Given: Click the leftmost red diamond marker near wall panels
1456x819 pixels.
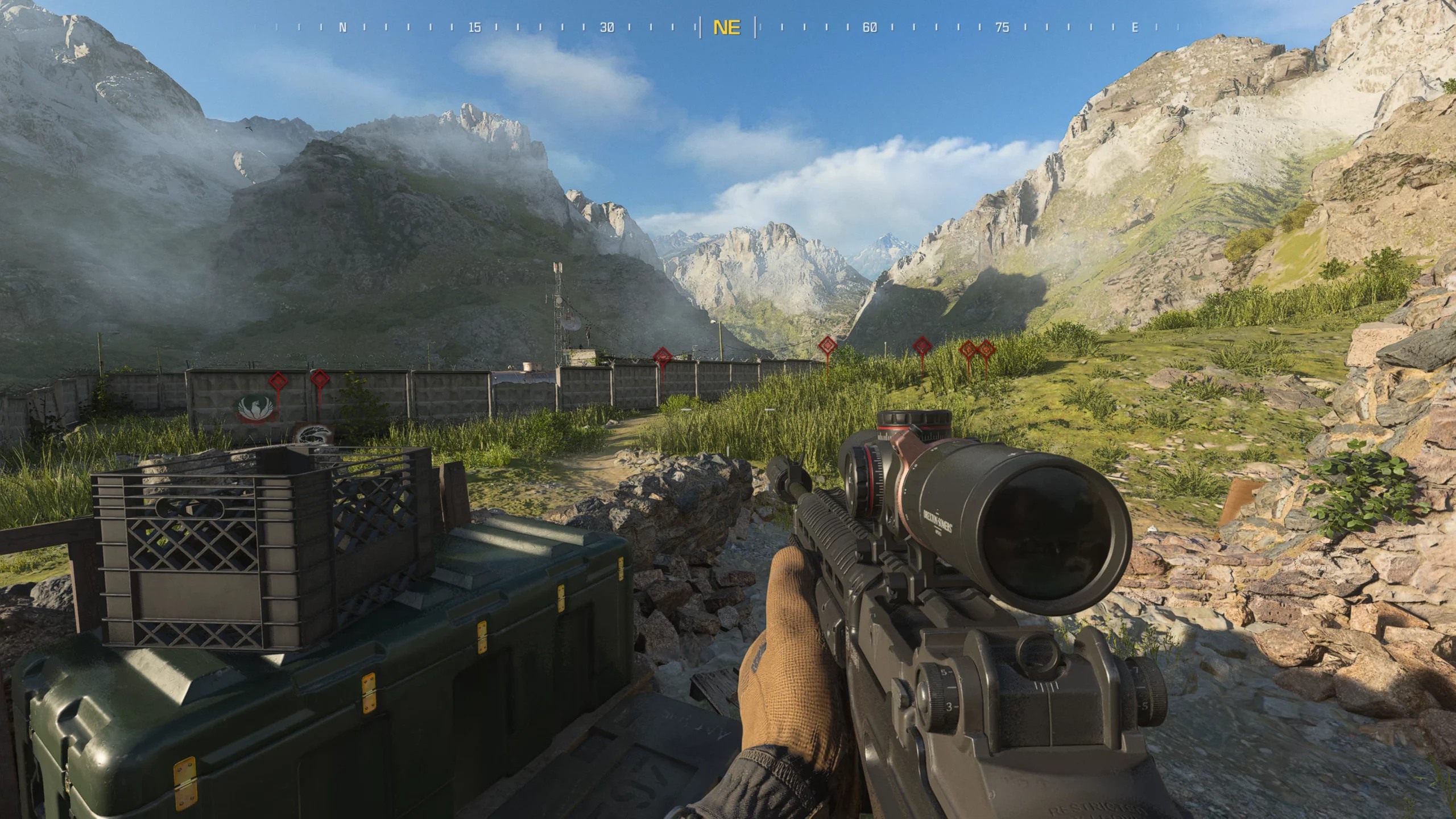Looking at the screenshot, I should coord(278,380).
